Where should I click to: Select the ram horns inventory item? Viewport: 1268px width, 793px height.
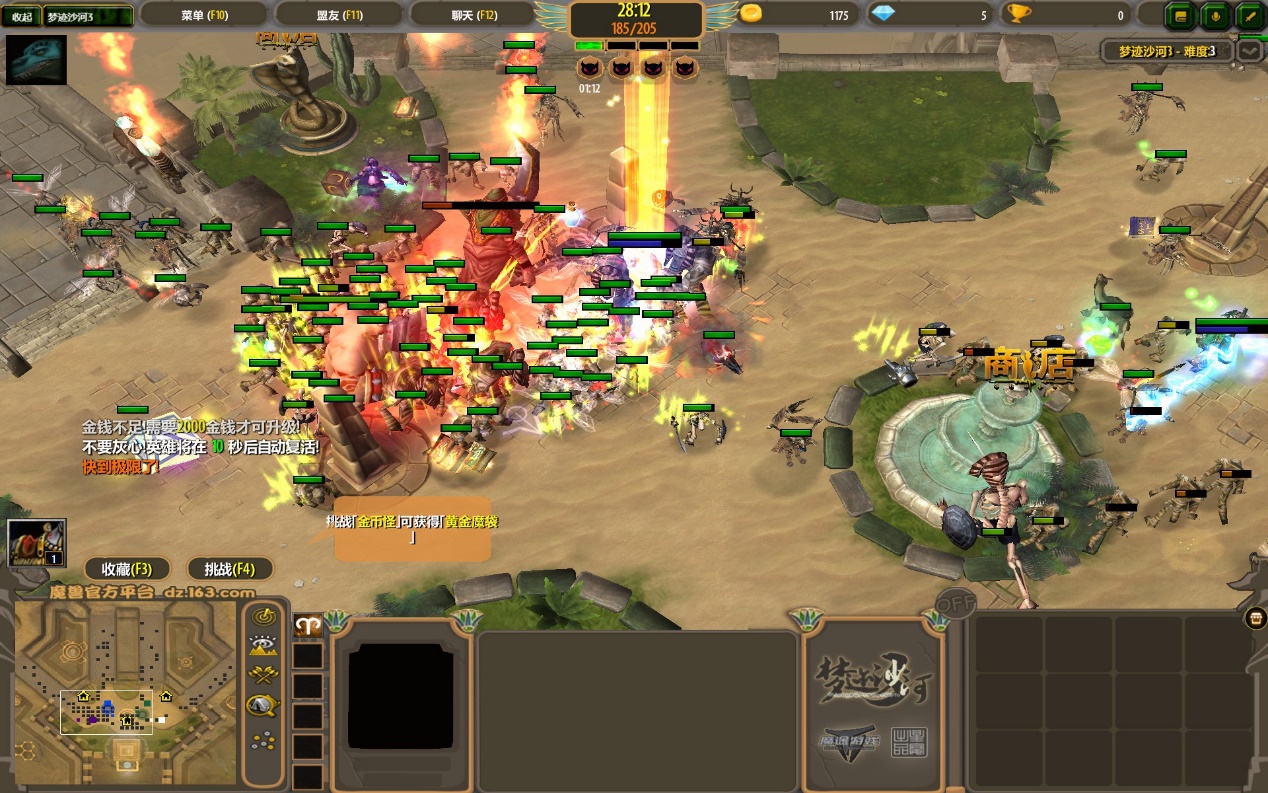tap(308, 625)
